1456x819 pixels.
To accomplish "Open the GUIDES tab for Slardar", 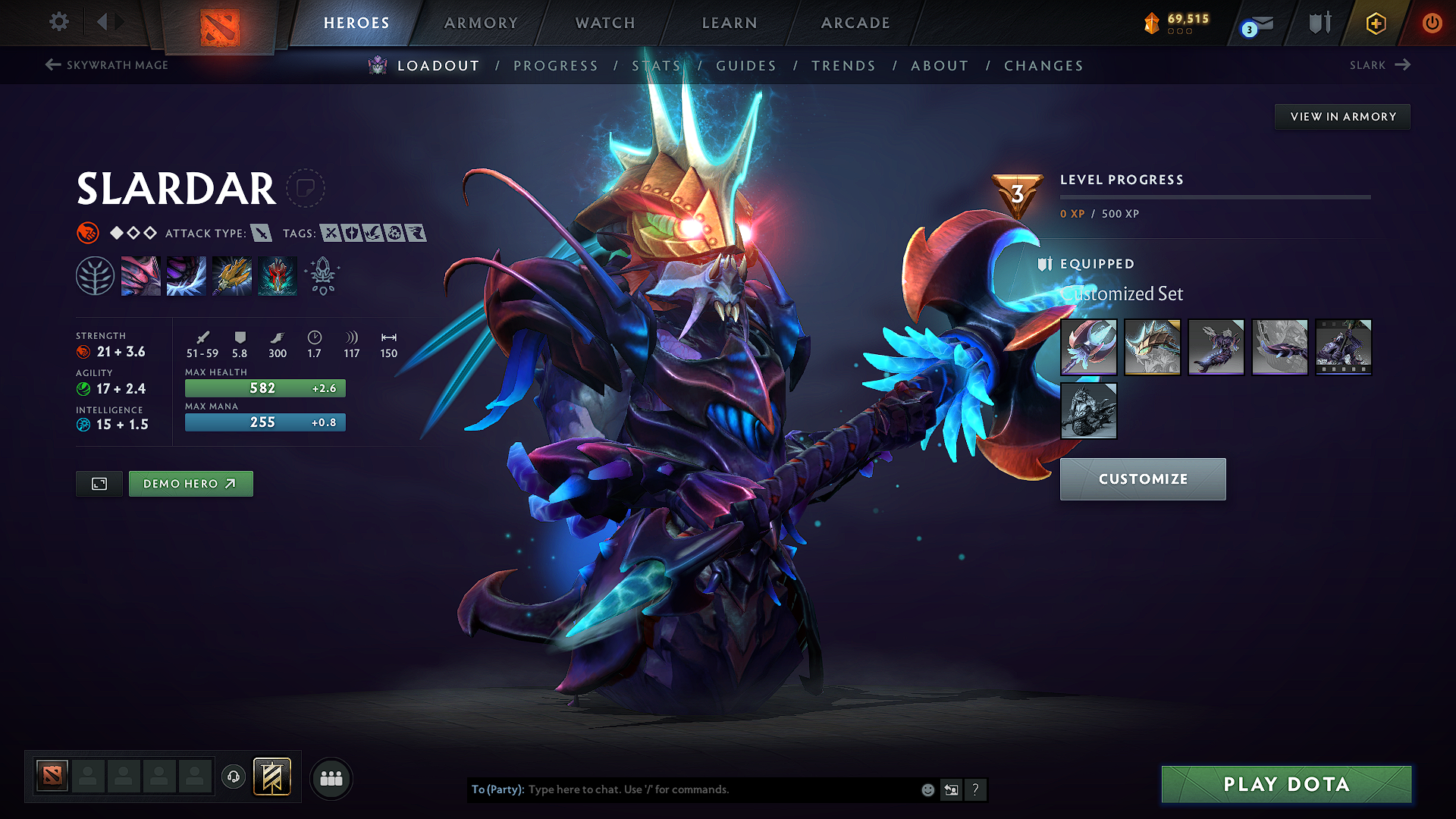I will pos(746,65).
